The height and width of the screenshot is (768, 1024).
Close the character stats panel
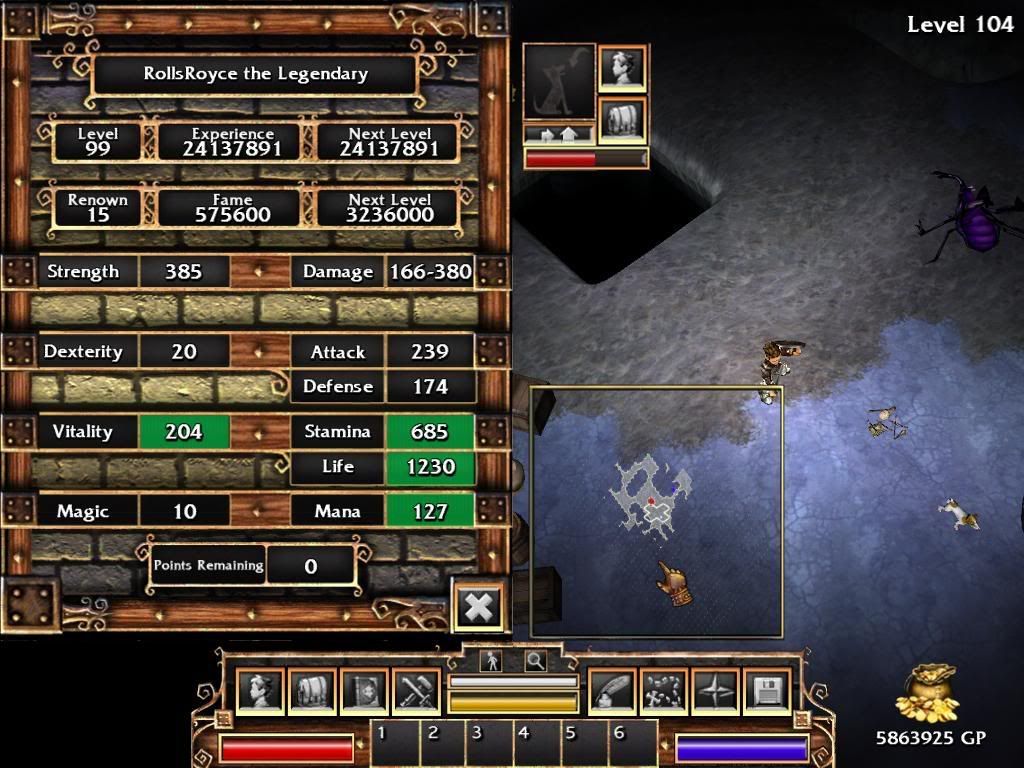(478, 606)
